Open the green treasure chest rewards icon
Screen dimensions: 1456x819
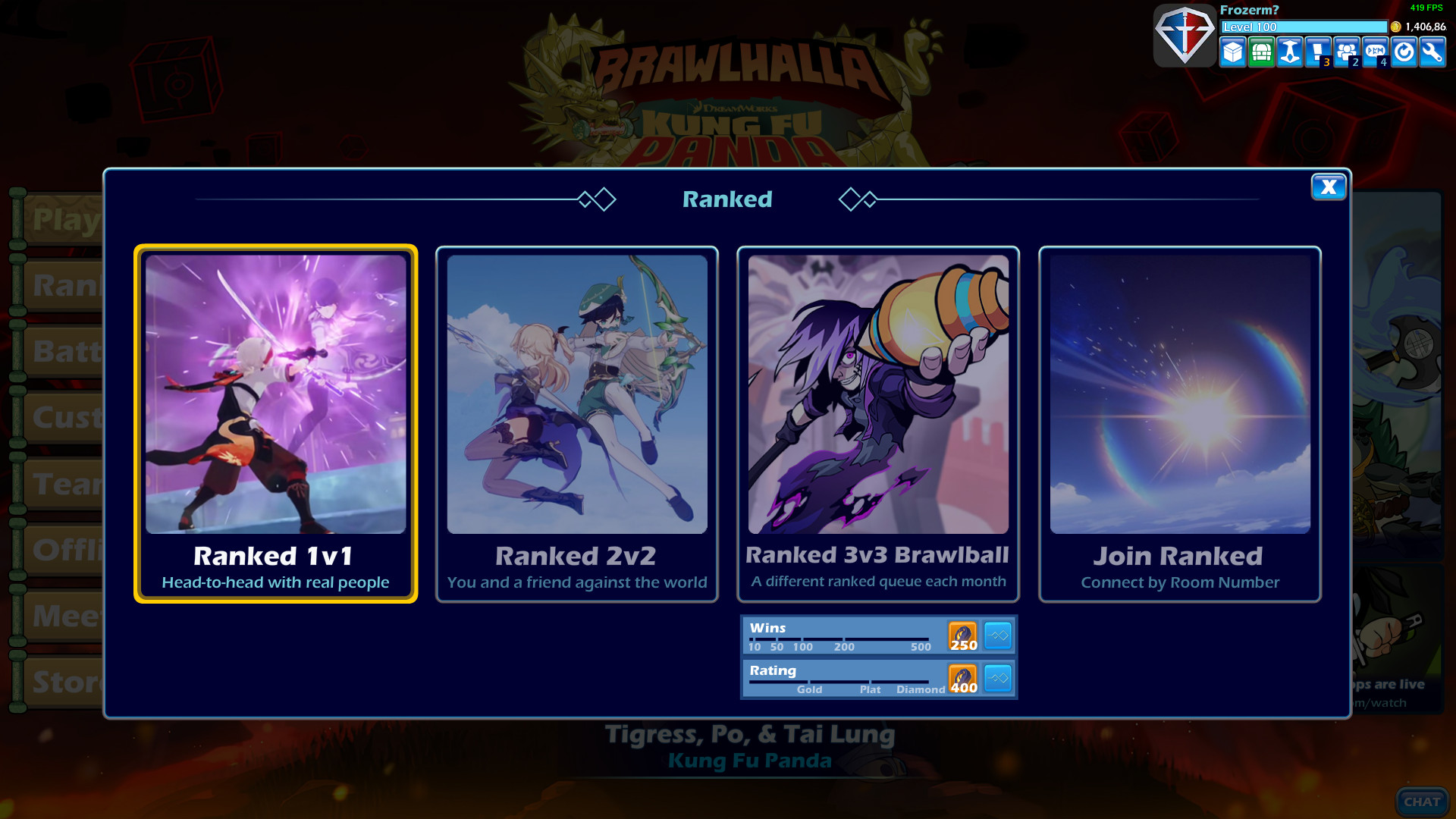click(x=1261, y=53)
